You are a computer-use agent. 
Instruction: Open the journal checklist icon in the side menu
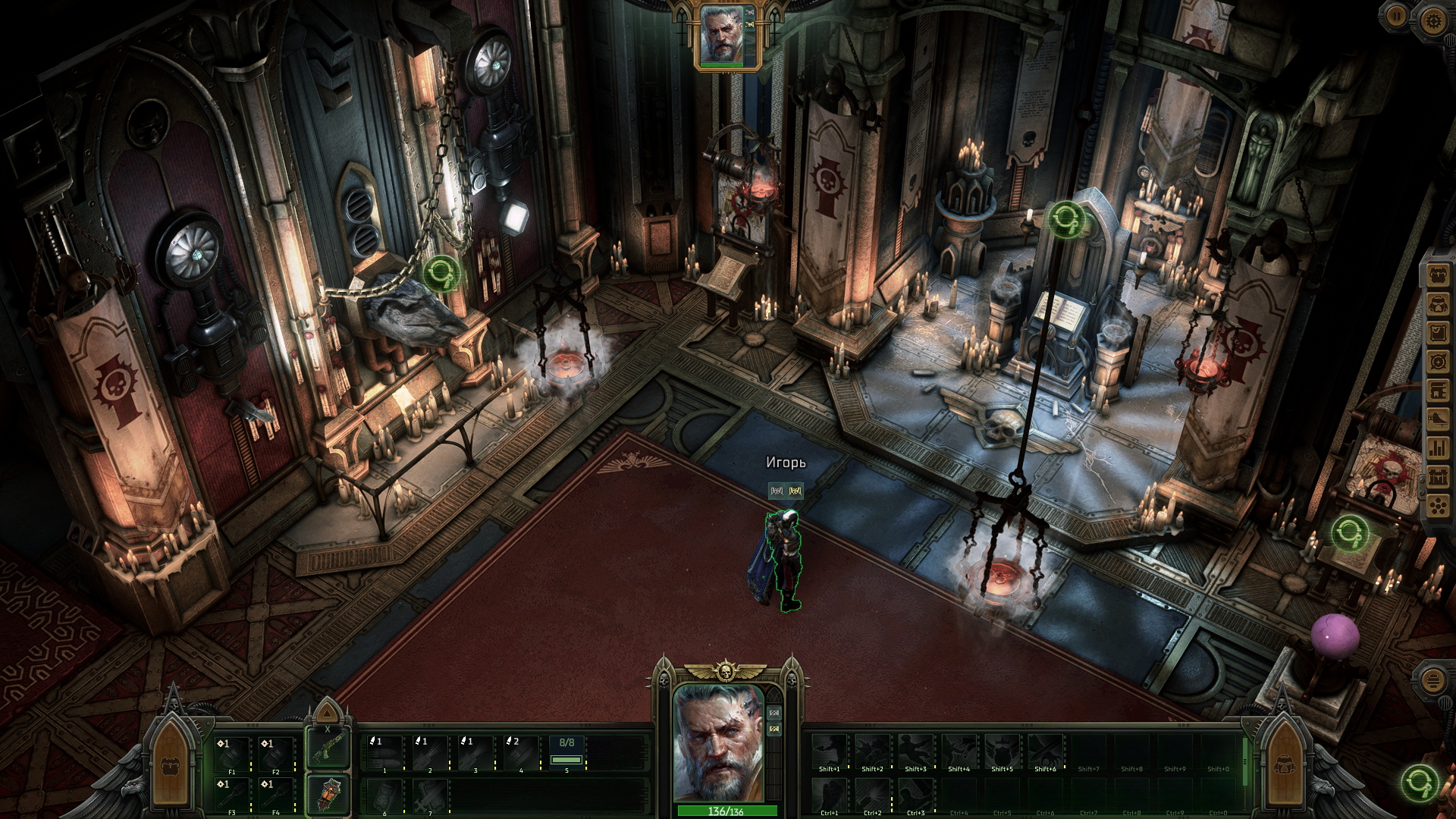(1438, 333)
